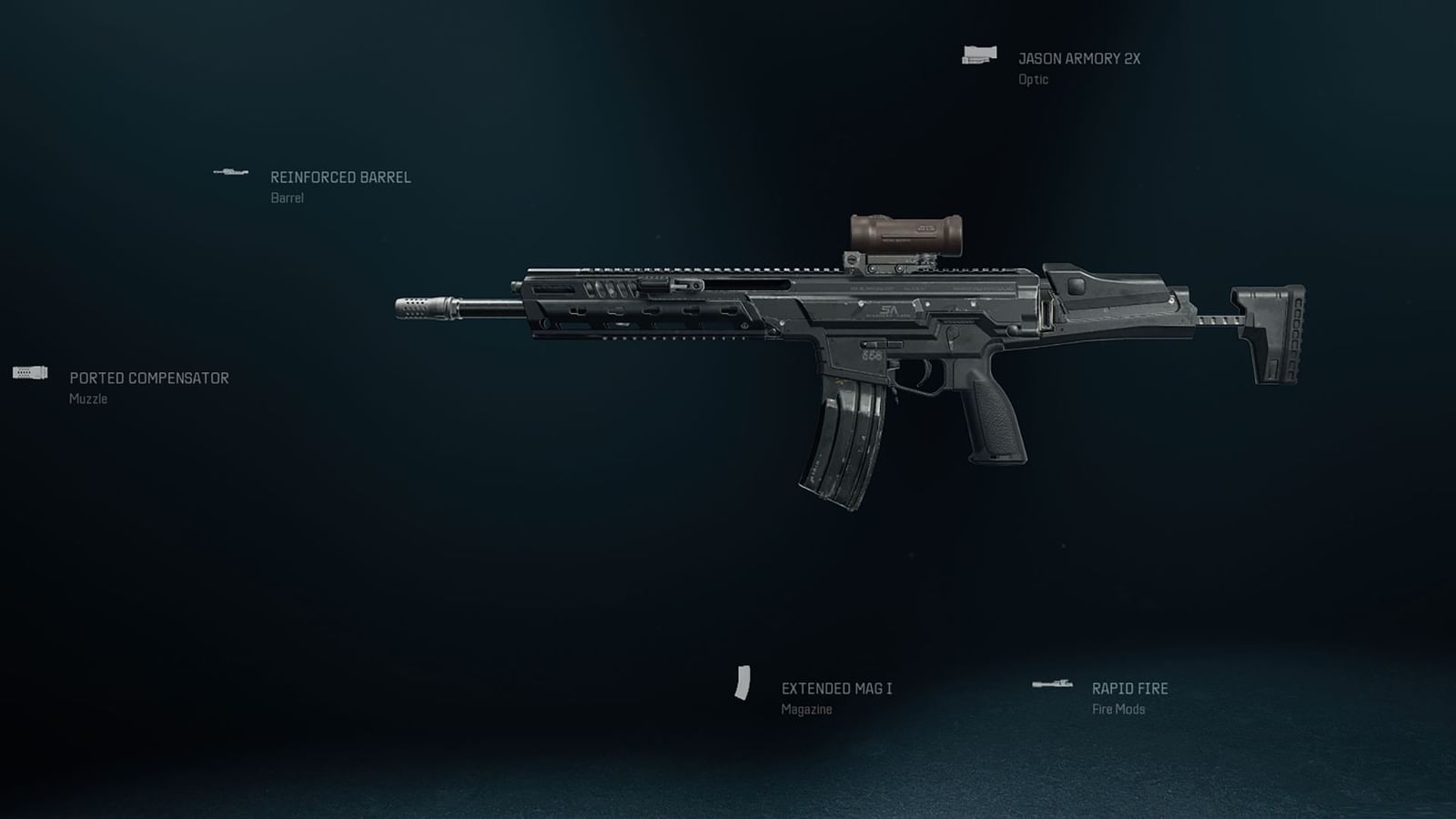Click the Muzzle category subtitle
The width and height of the screenshot is (1456, 819).
[86, 399]
